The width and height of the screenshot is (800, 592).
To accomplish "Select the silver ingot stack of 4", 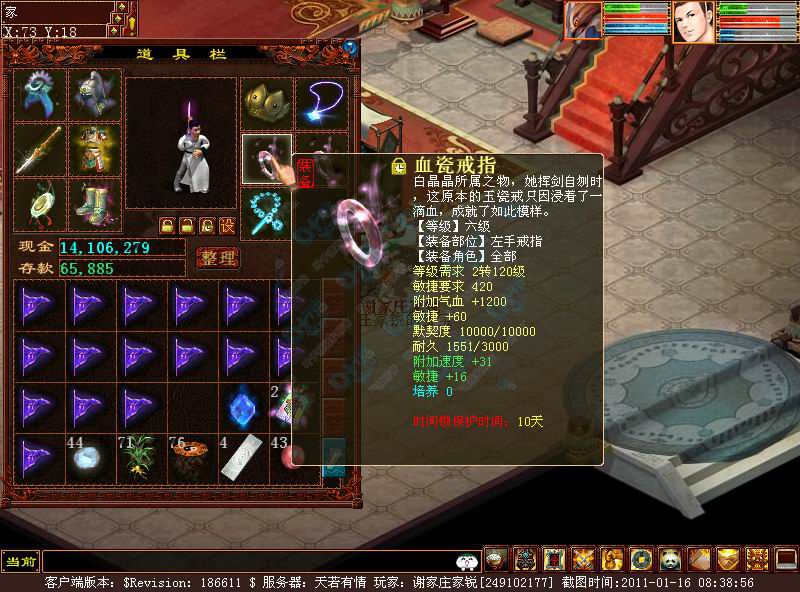I will click(242, 459).
